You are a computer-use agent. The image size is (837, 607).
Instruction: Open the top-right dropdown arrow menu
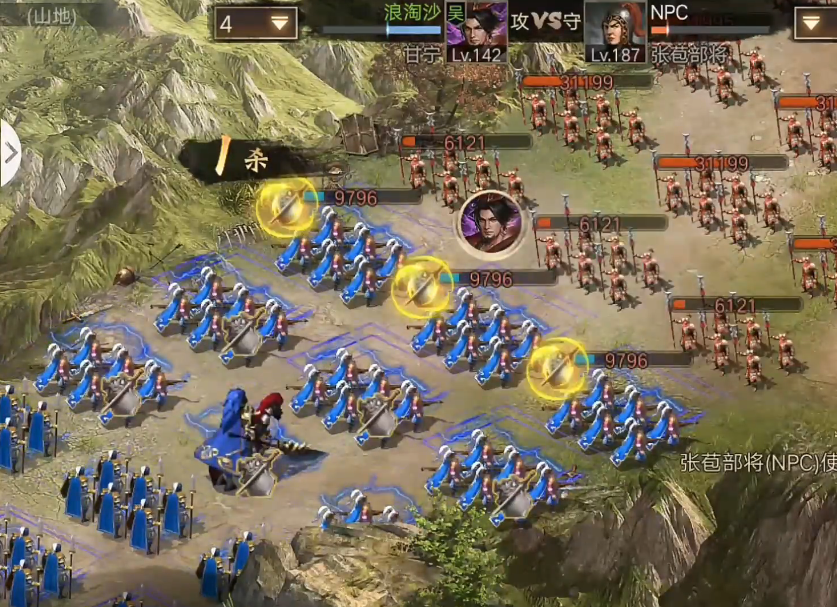(x=814, y=23)
